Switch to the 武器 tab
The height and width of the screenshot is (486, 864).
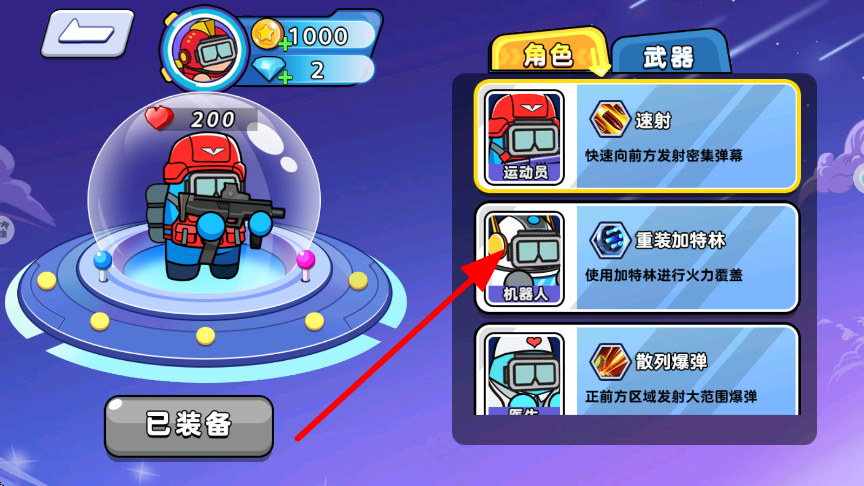pos(668,58)
